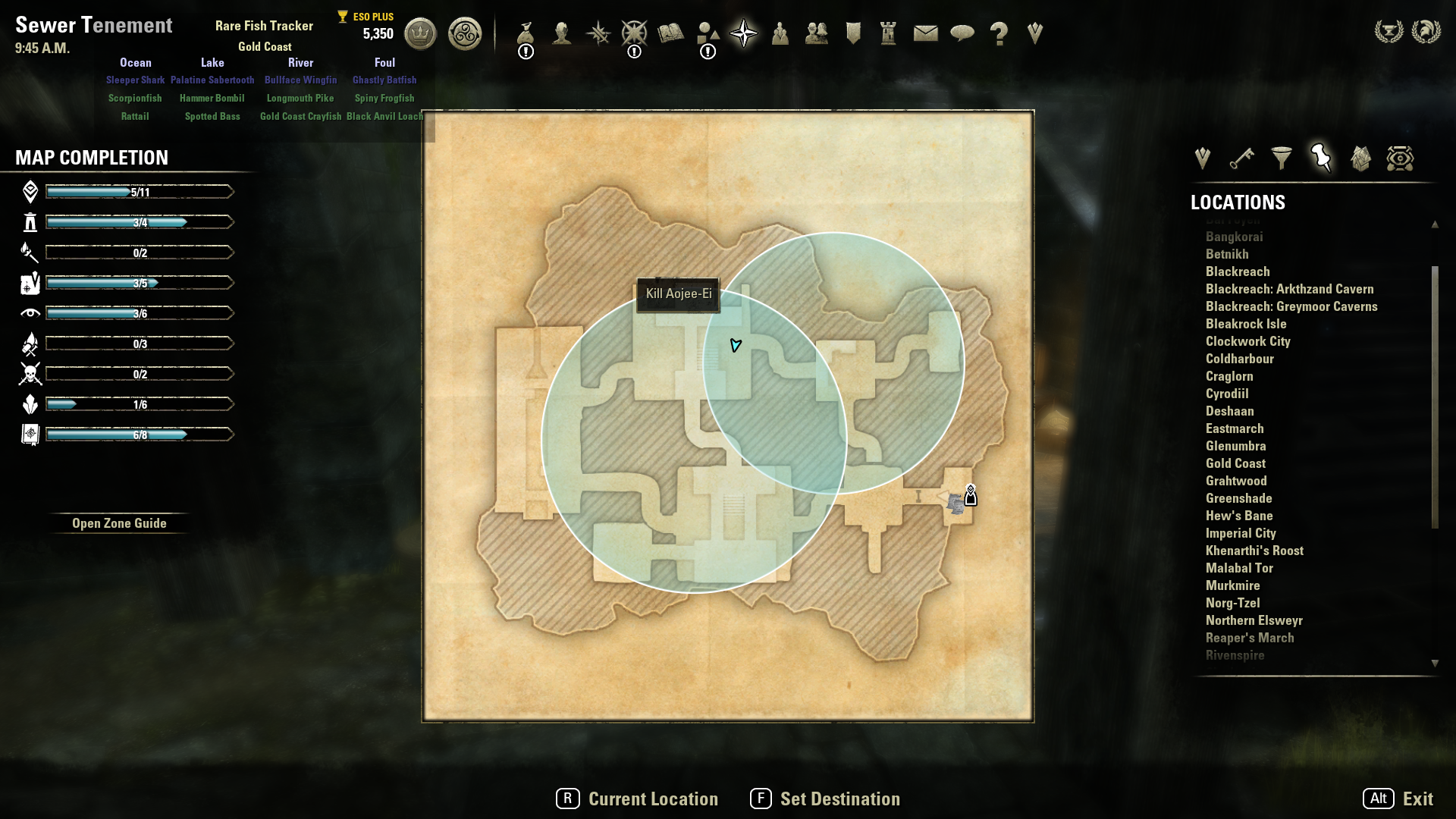This screenshot has width=1456, height=819.
Task: Select Craglorn in the locations list
Action: pos(1229,376)
